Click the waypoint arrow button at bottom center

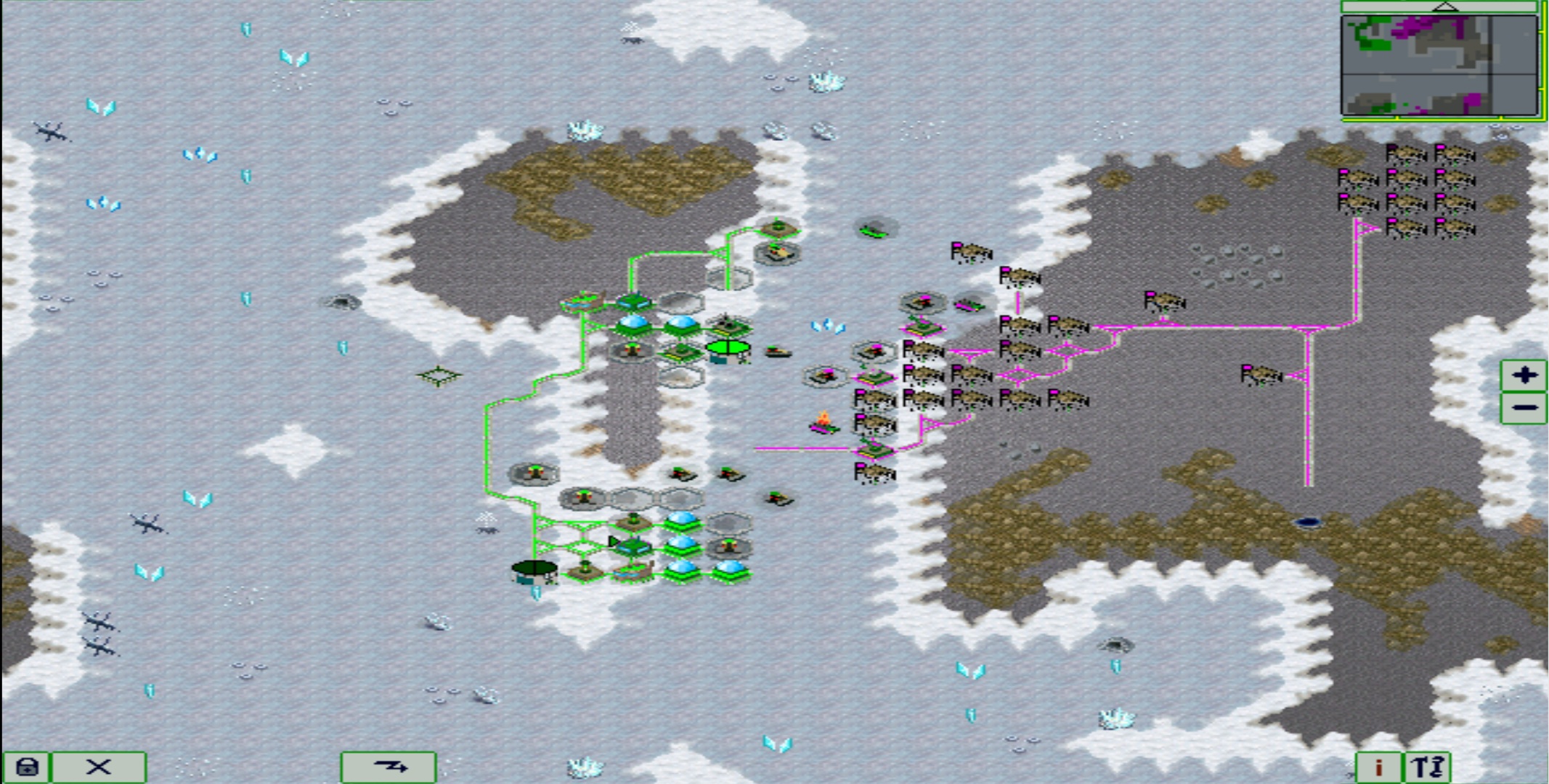[x=389, y=766]
